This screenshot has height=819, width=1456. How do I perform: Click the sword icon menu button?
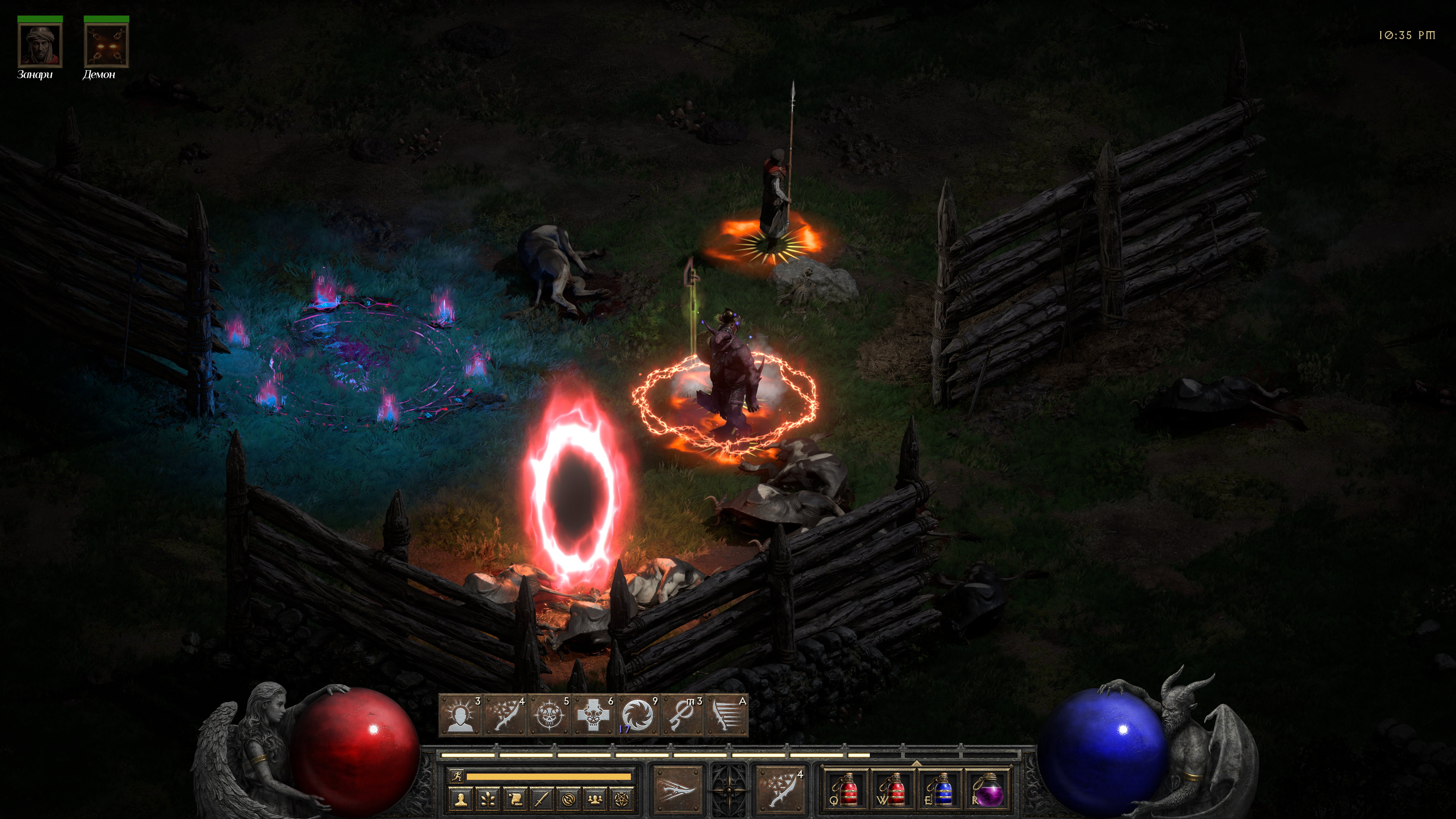tap(542, 799)
